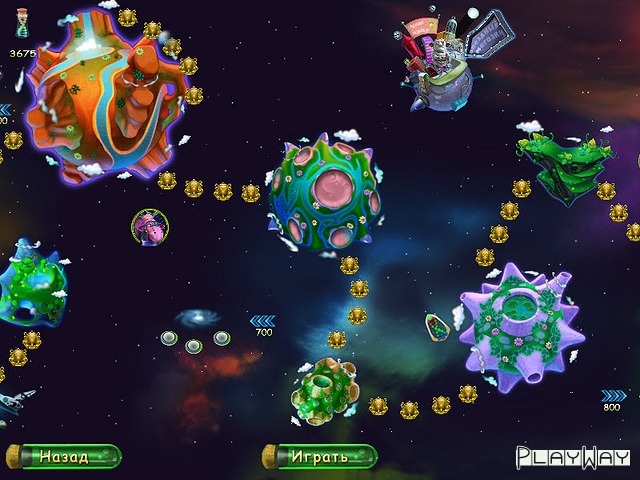Click the pink-haired character map marker
The height and width of the screenshot is (480, 640).
point(148,226)
